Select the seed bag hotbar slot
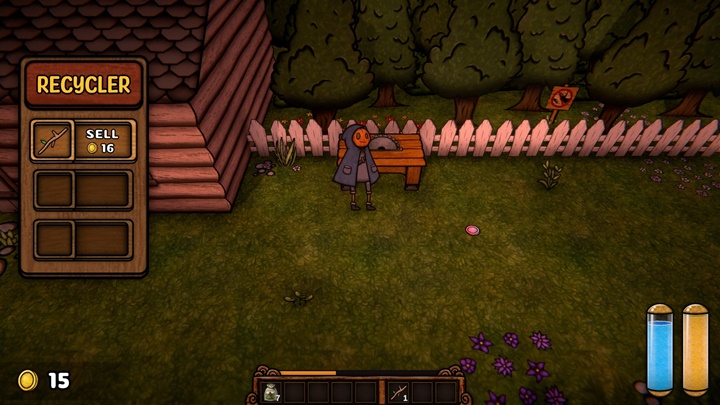Viewport: 720px width, 405px height. coord(270,391)
